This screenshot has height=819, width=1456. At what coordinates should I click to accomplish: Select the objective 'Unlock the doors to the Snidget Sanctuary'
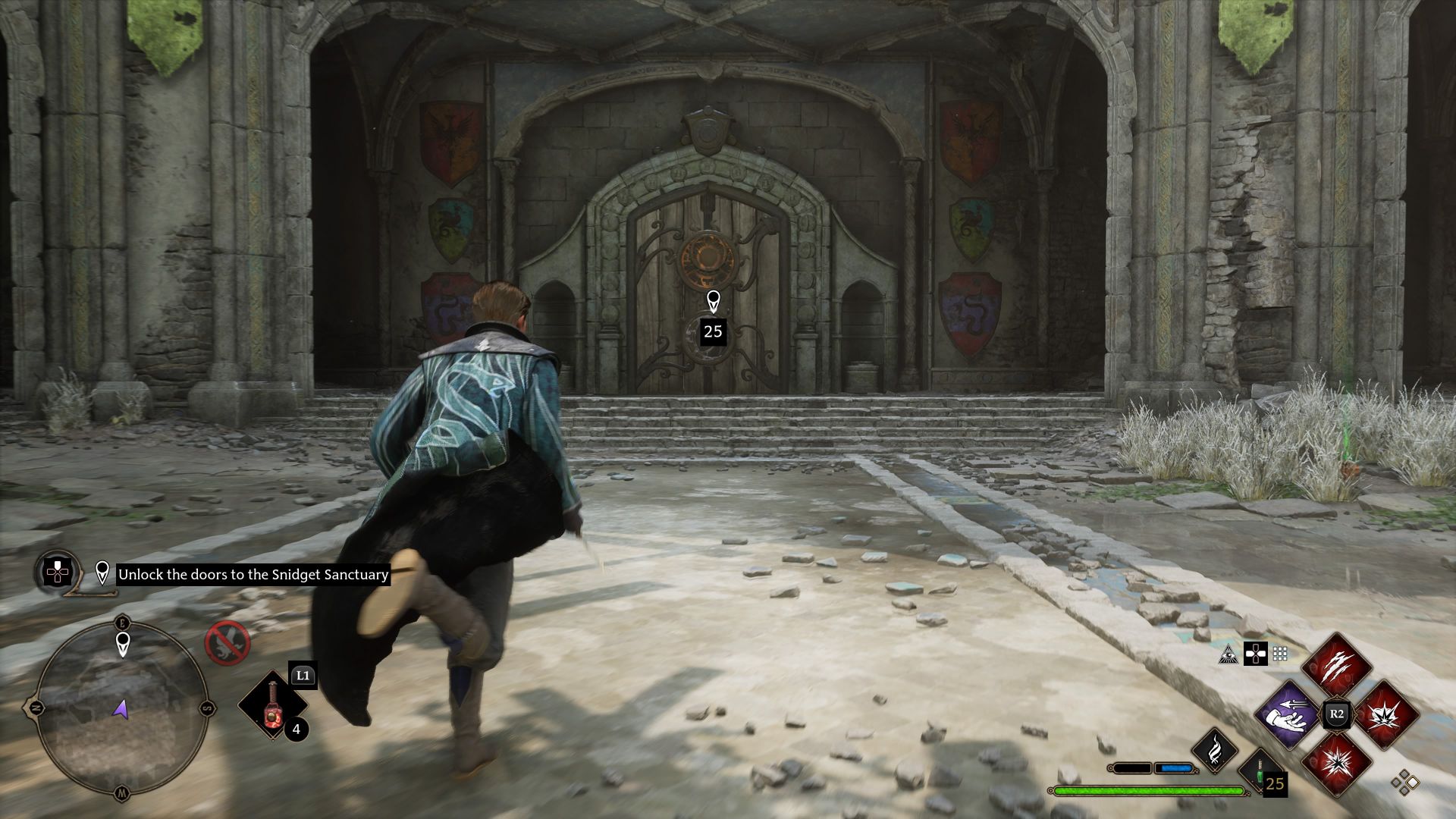tap(253, 574)
